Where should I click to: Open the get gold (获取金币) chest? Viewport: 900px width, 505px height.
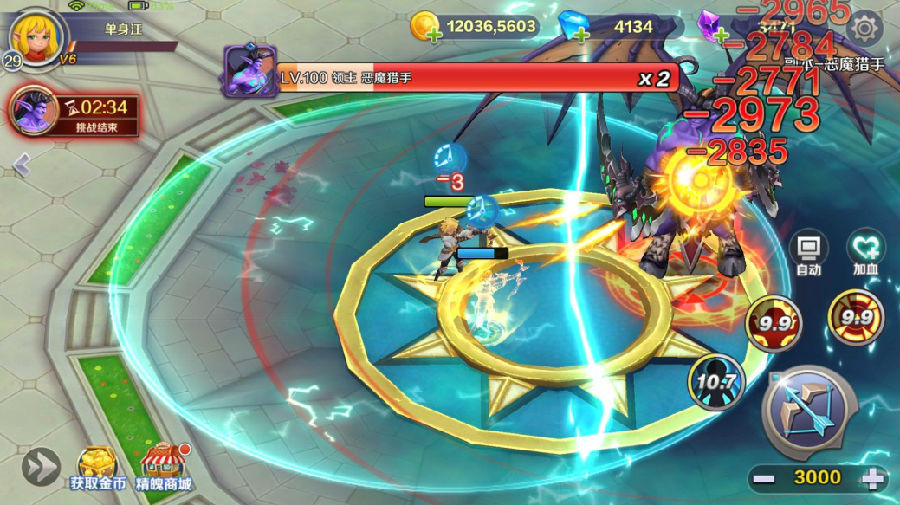(x=97, y=467)
